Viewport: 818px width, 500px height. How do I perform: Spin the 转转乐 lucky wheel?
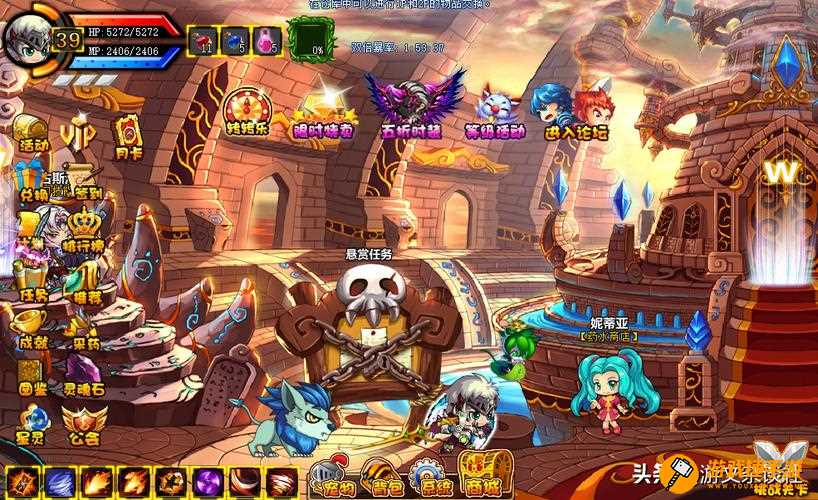(245, 110)
